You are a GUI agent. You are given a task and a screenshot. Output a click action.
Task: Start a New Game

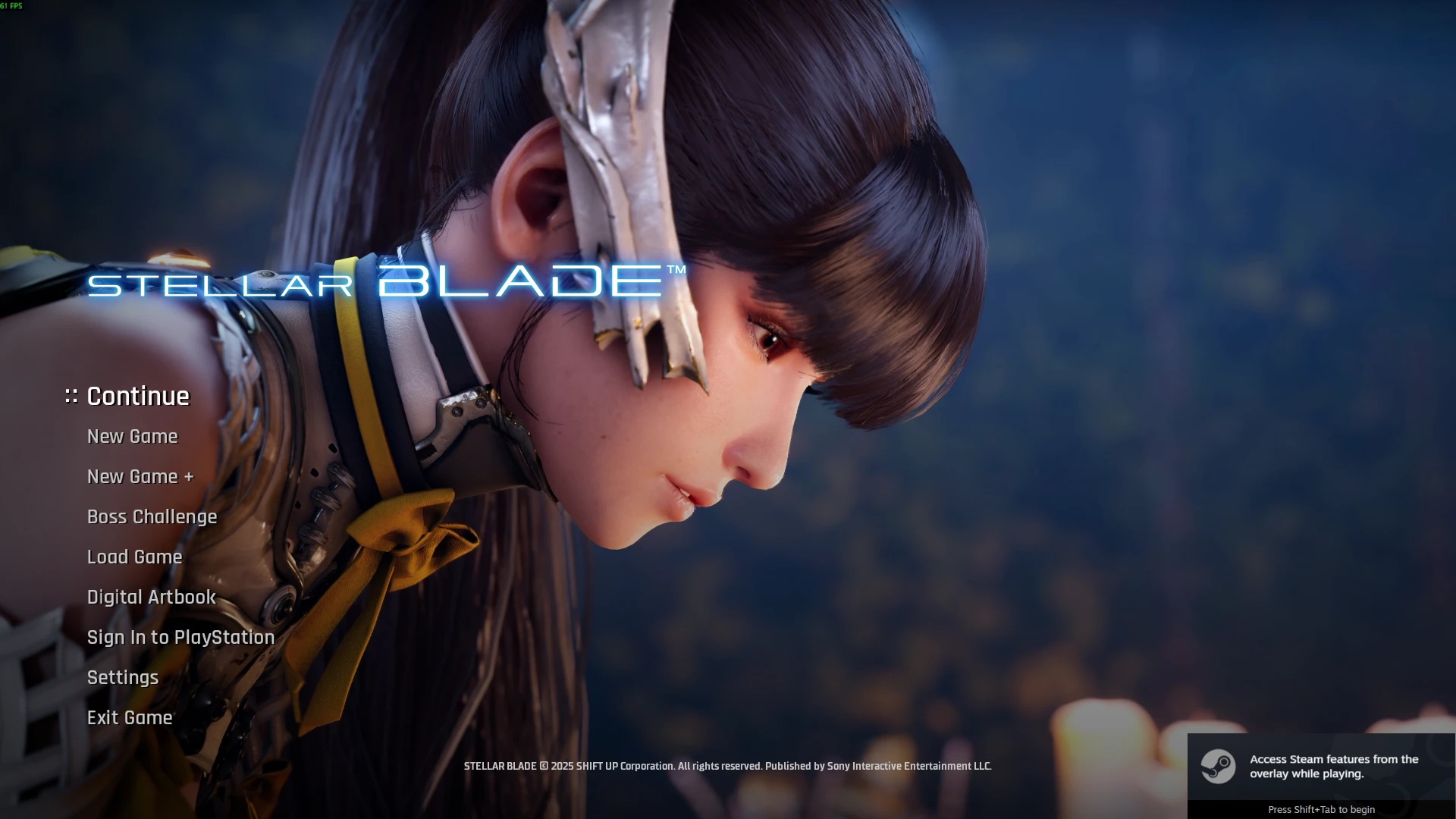pos(132,436)
